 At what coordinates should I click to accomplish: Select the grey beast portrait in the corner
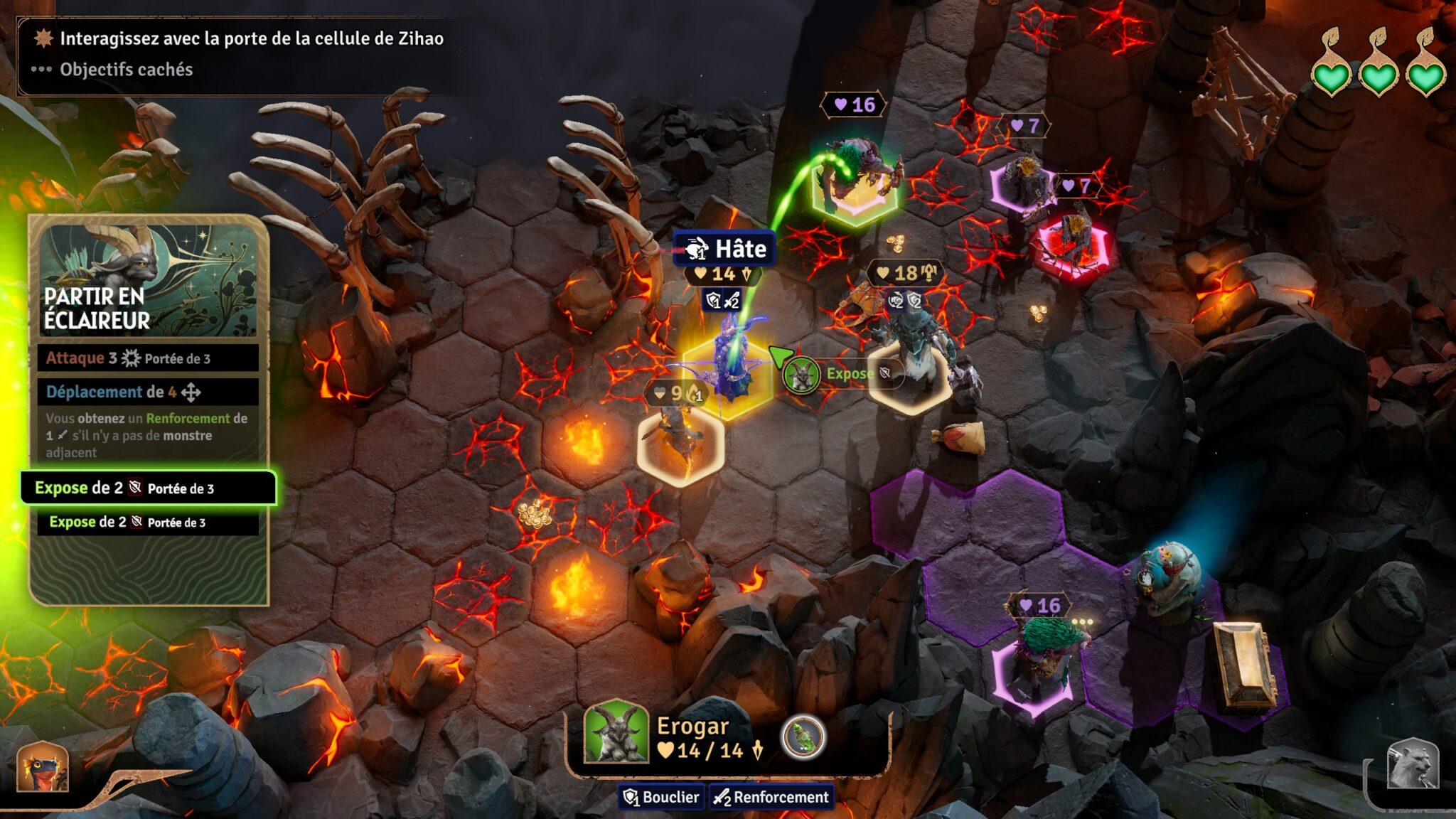[x=1413, y=764]
